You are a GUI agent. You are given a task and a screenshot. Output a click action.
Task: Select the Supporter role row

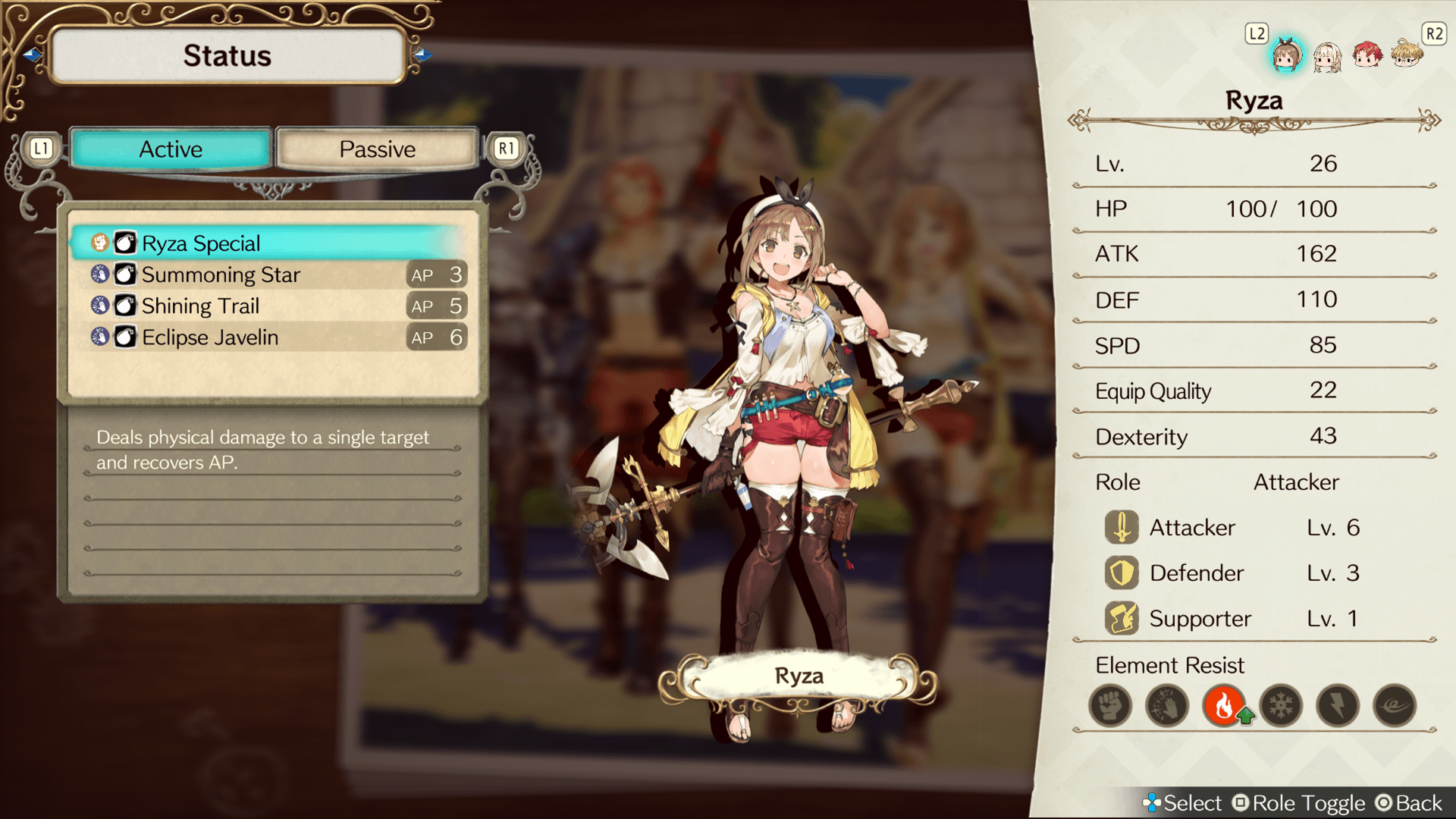click(x=1232, y=619)
